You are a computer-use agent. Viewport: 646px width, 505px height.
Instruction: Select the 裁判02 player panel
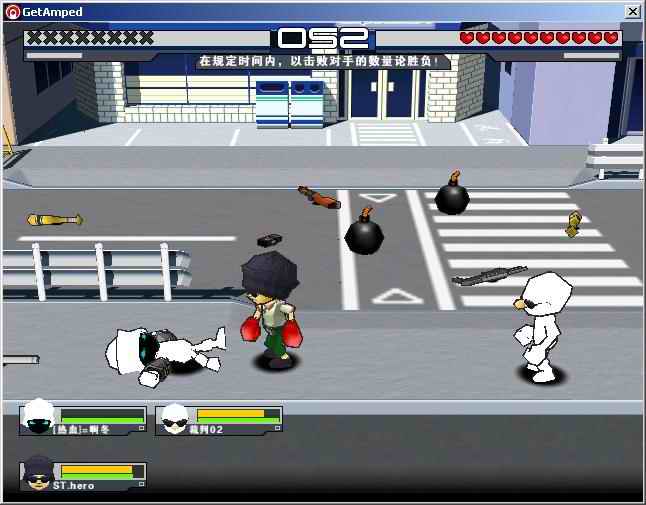pyautogui.click(x=219, y=419)
